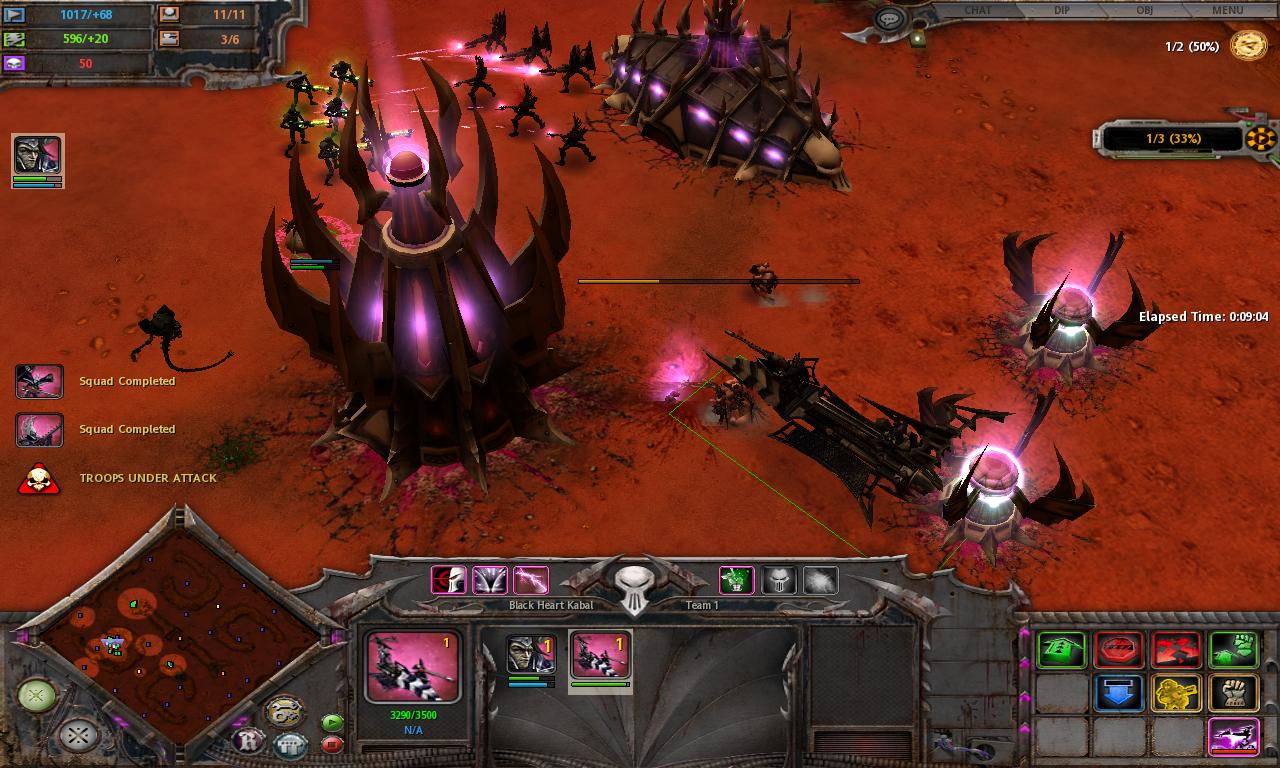This screenshot has height=768, width=1280.
Task: Click the red stop command button
Action: pyautogui.click(x=1119, y=650)
